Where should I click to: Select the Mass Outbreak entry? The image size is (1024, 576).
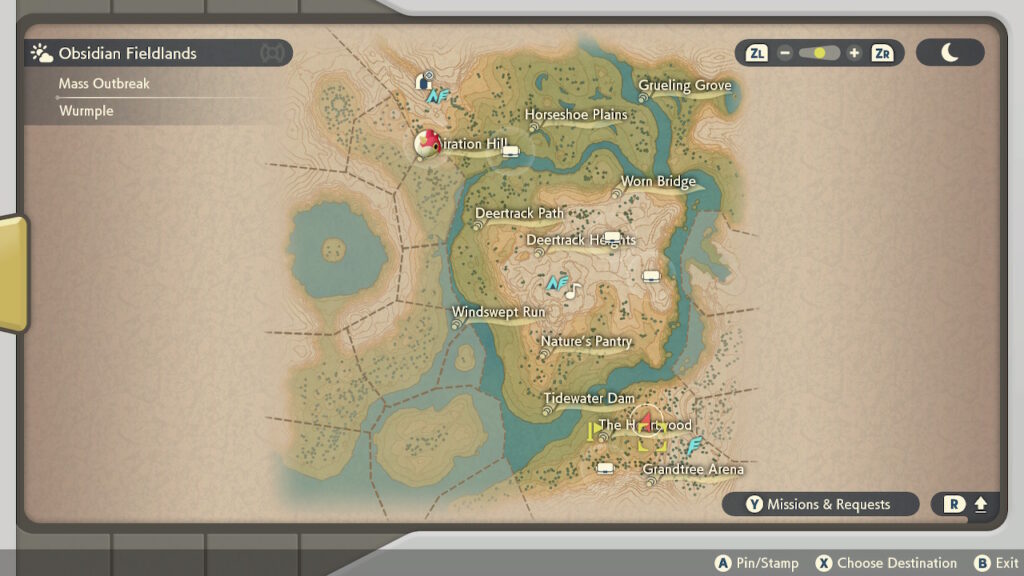point(104,84)
